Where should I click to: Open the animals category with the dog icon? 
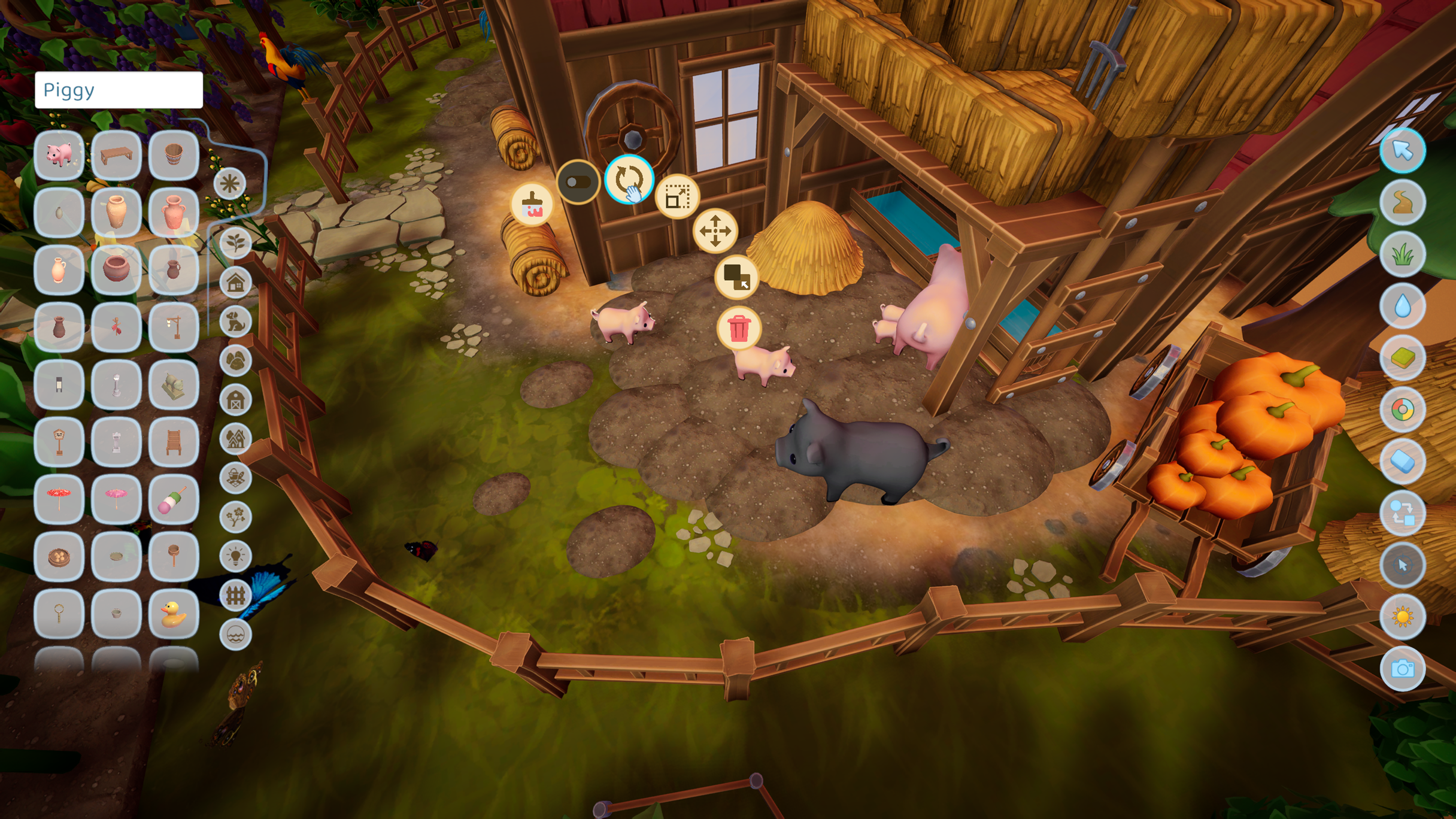click(236, 321)
